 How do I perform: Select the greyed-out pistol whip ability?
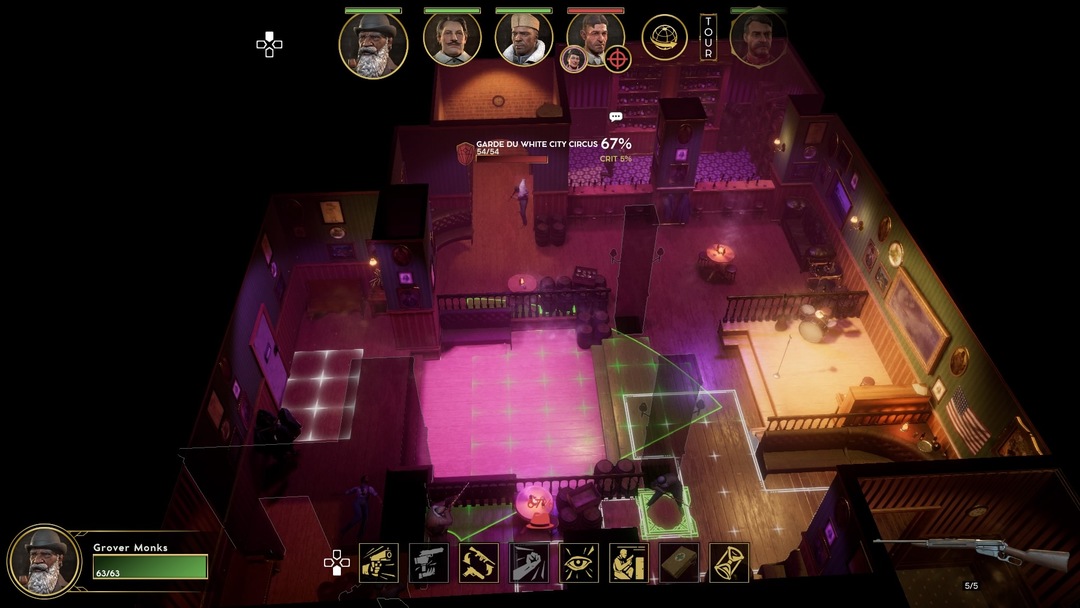coord(429,563)
